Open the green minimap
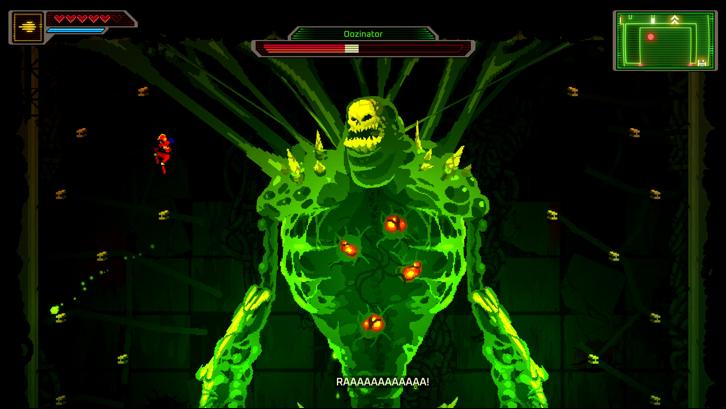726x409 pixels. [663, 40]
